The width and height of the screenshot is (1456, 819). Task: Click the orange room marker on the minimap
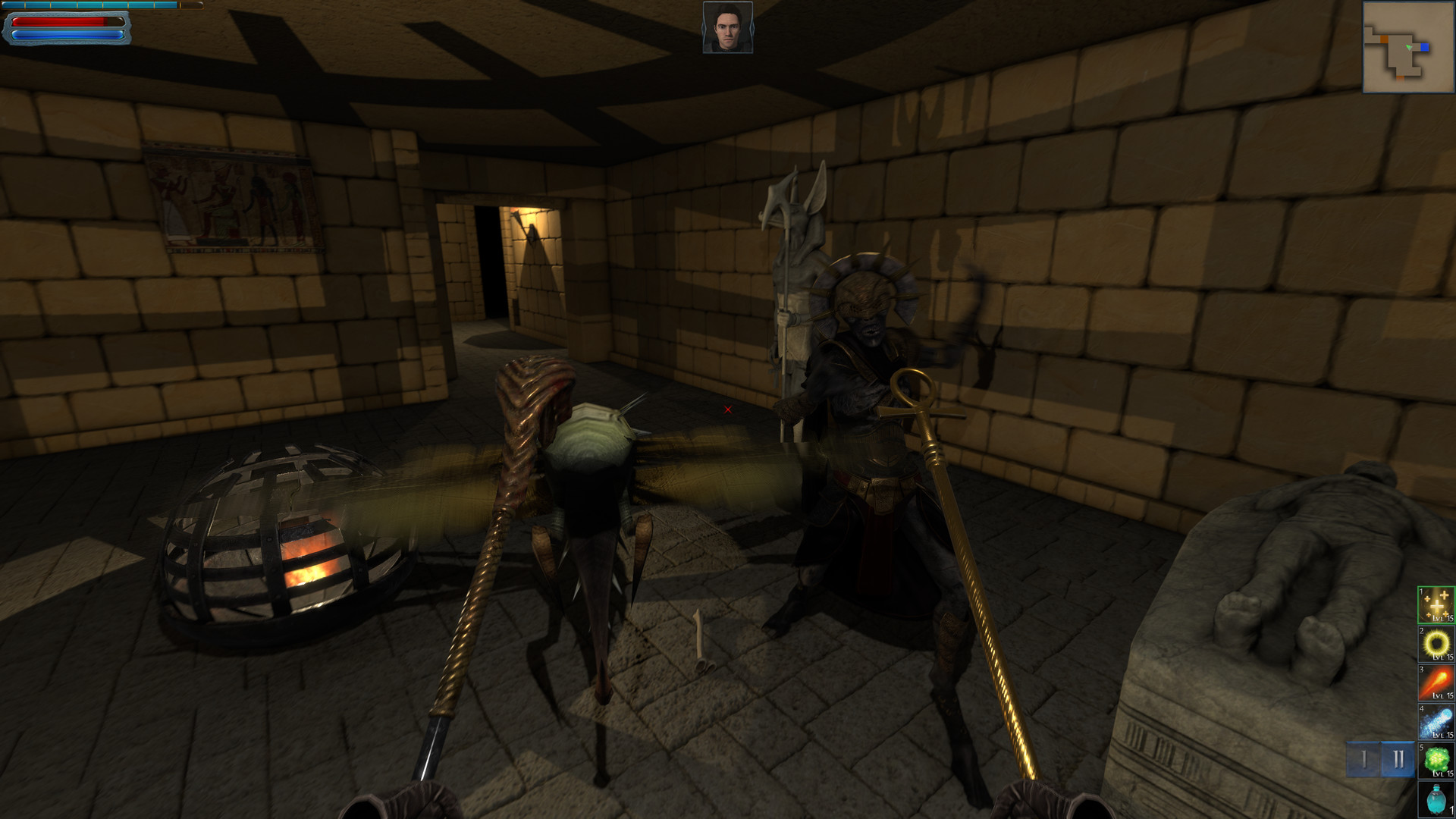[1384, 38]
